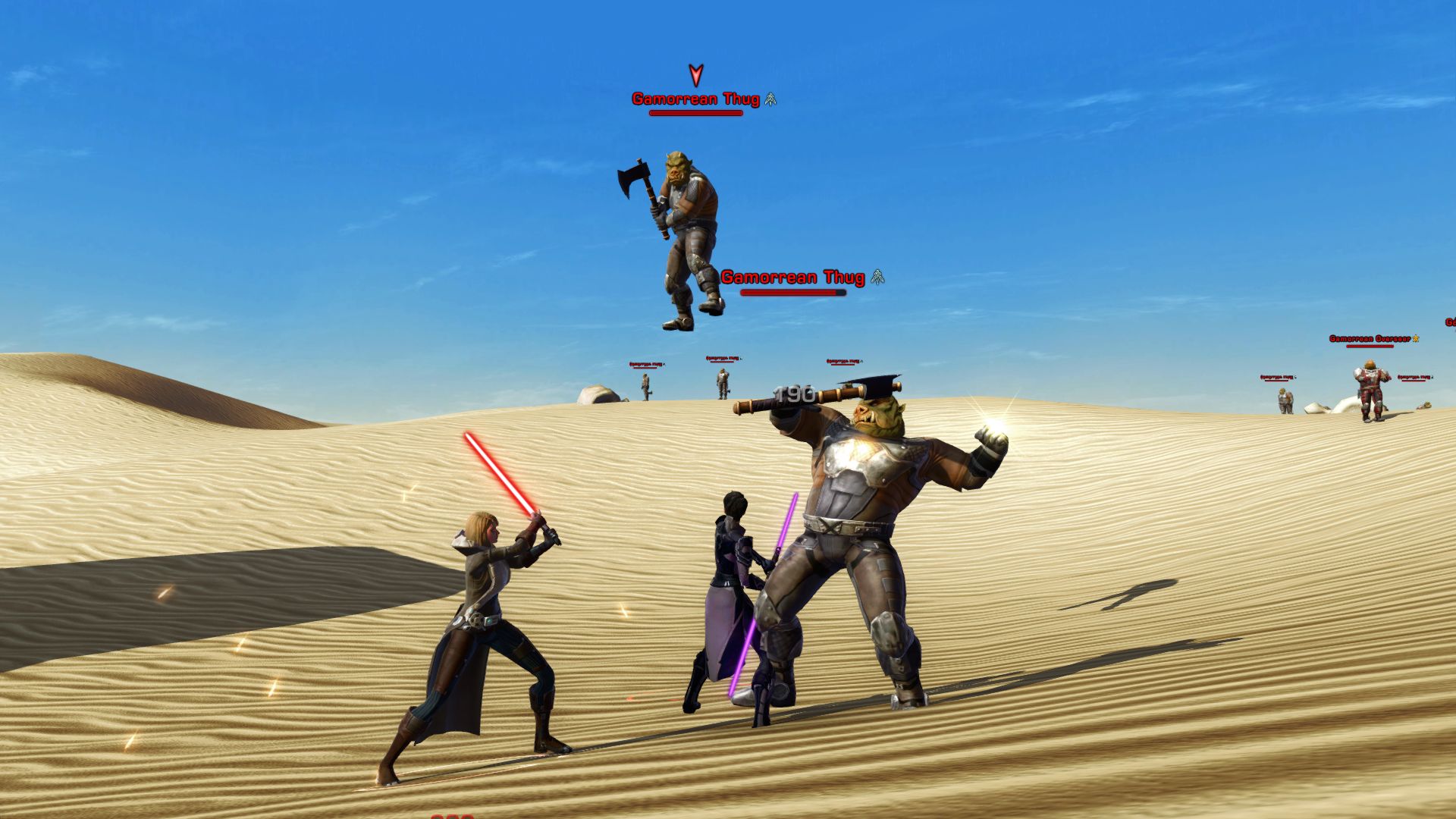1456x819 pixels.
Task: Click the red target arrow marker above the enemy
Action: (x=695, y=76)
